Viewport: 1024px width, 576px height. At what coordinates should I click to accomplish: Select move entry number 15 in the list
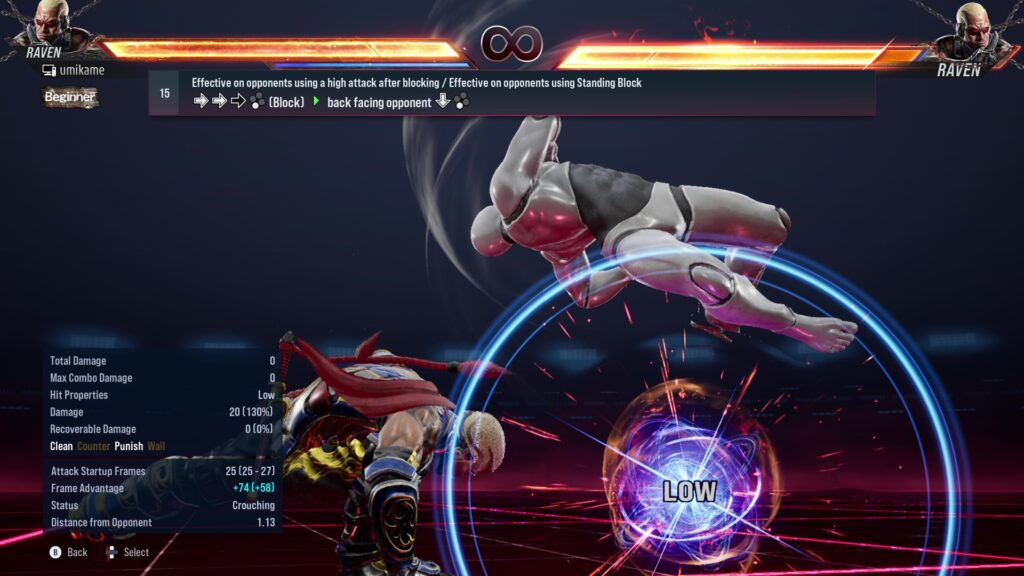[x=165, y=93]
